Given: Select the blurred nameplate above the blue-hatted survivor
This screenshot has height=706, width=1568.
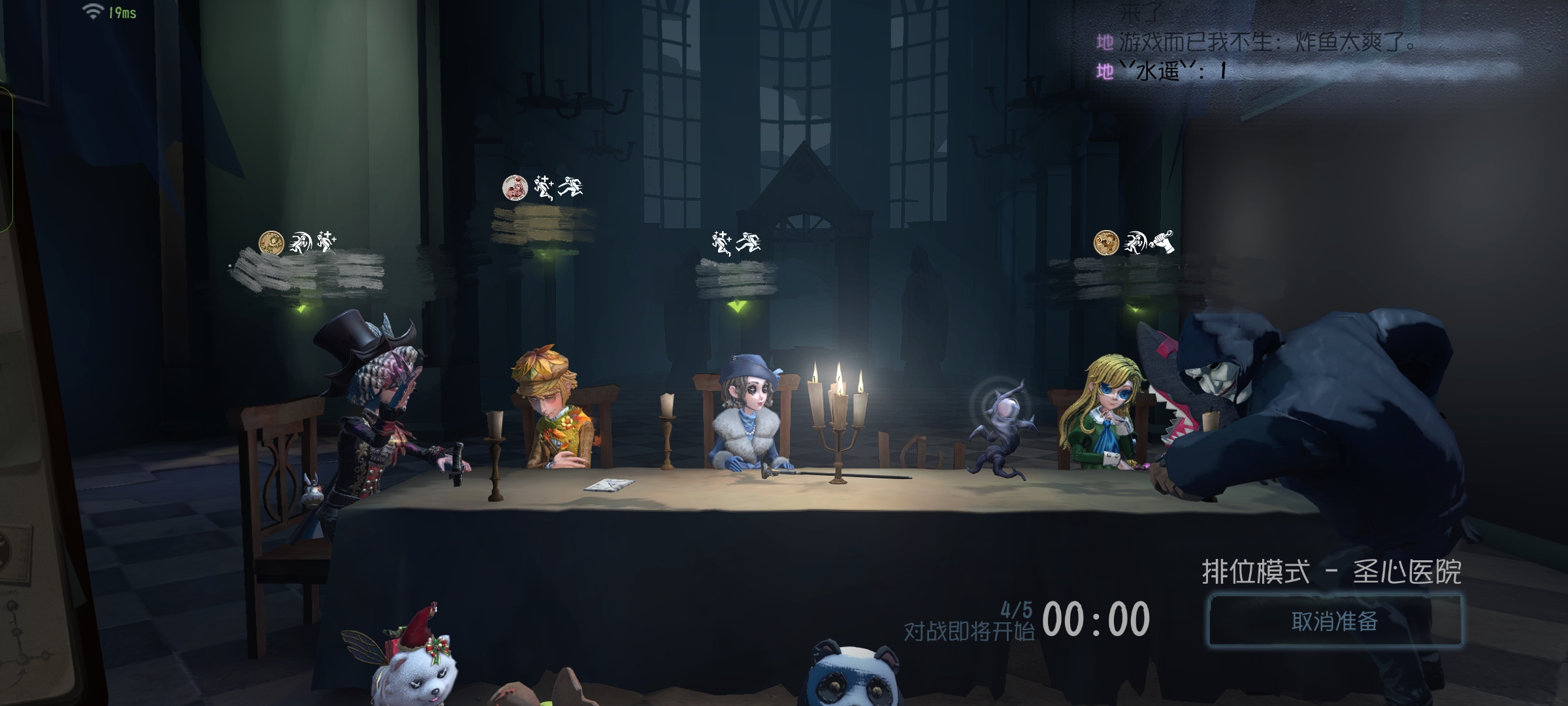Looking at the screenshot, I should 736,278.
